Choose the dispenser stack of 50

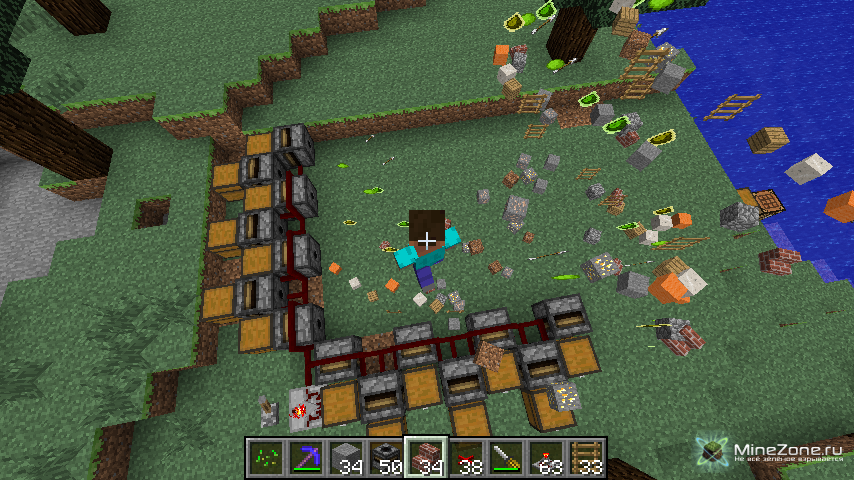384,456
